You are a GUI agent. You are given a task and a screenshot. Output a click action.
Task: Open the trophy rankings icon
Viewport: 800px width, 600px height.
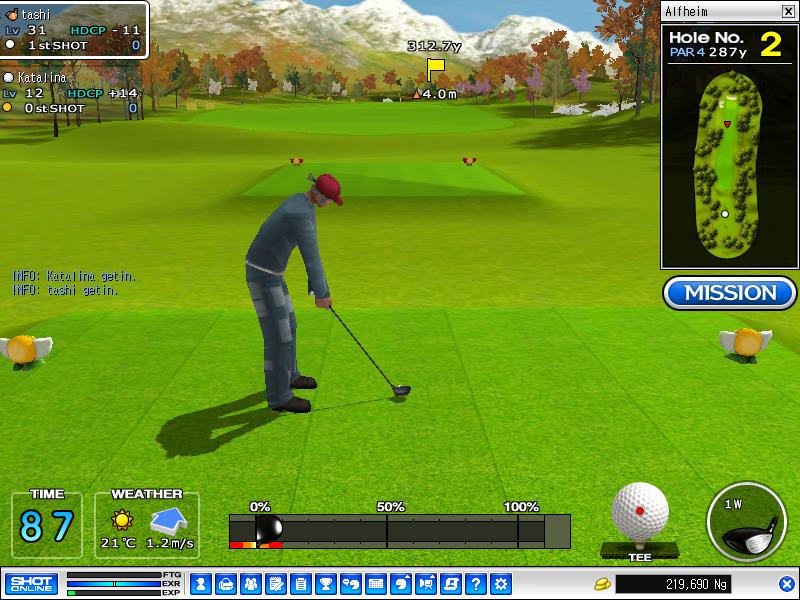(x=325, y=583)
